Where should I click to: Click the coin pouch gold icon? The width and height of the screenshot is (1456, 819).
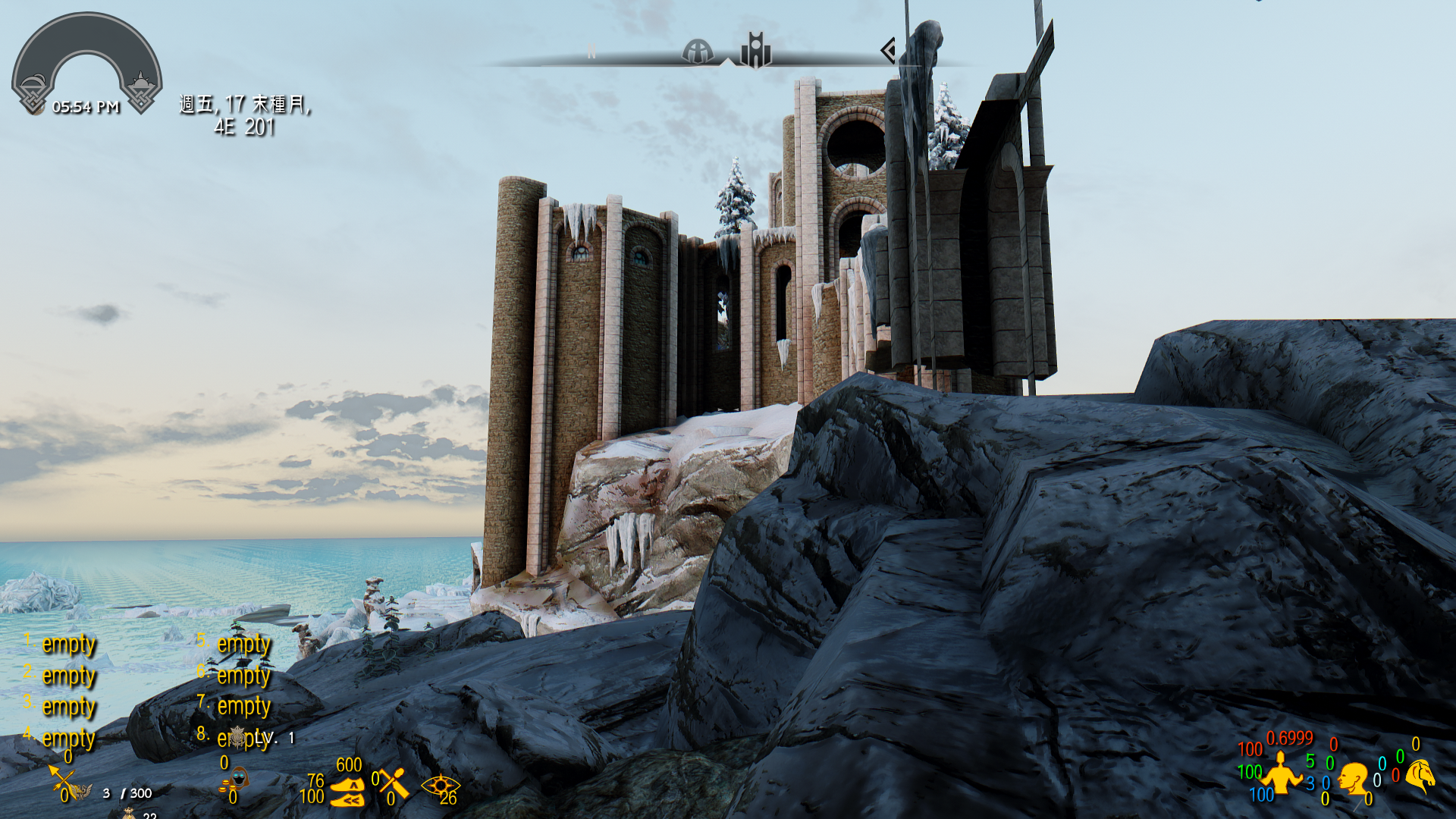coord(129,813)
